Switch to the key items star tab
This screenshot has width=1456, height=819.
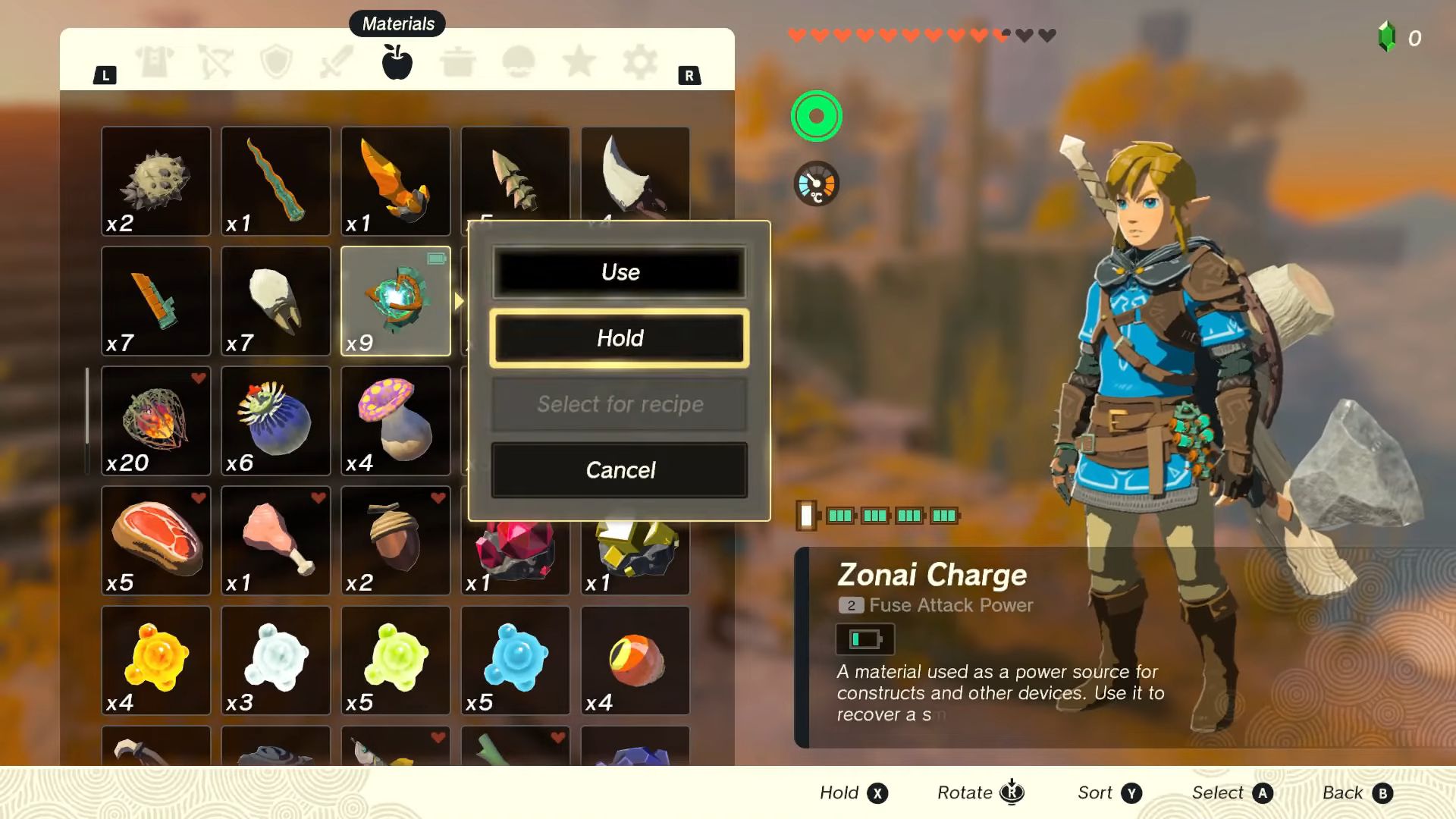[579, 61]
